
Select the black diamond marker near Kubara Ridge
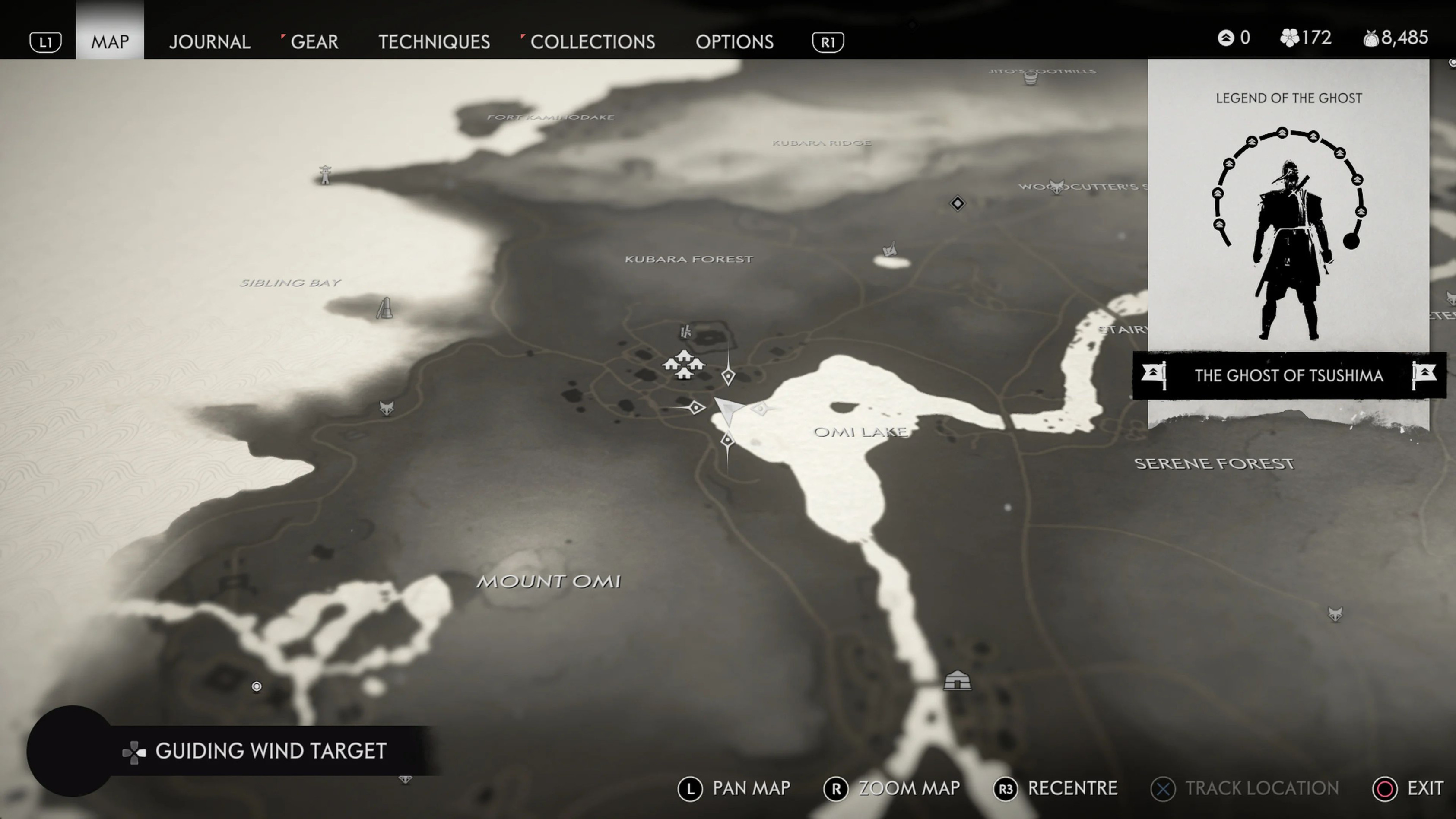tap(957, 203)
